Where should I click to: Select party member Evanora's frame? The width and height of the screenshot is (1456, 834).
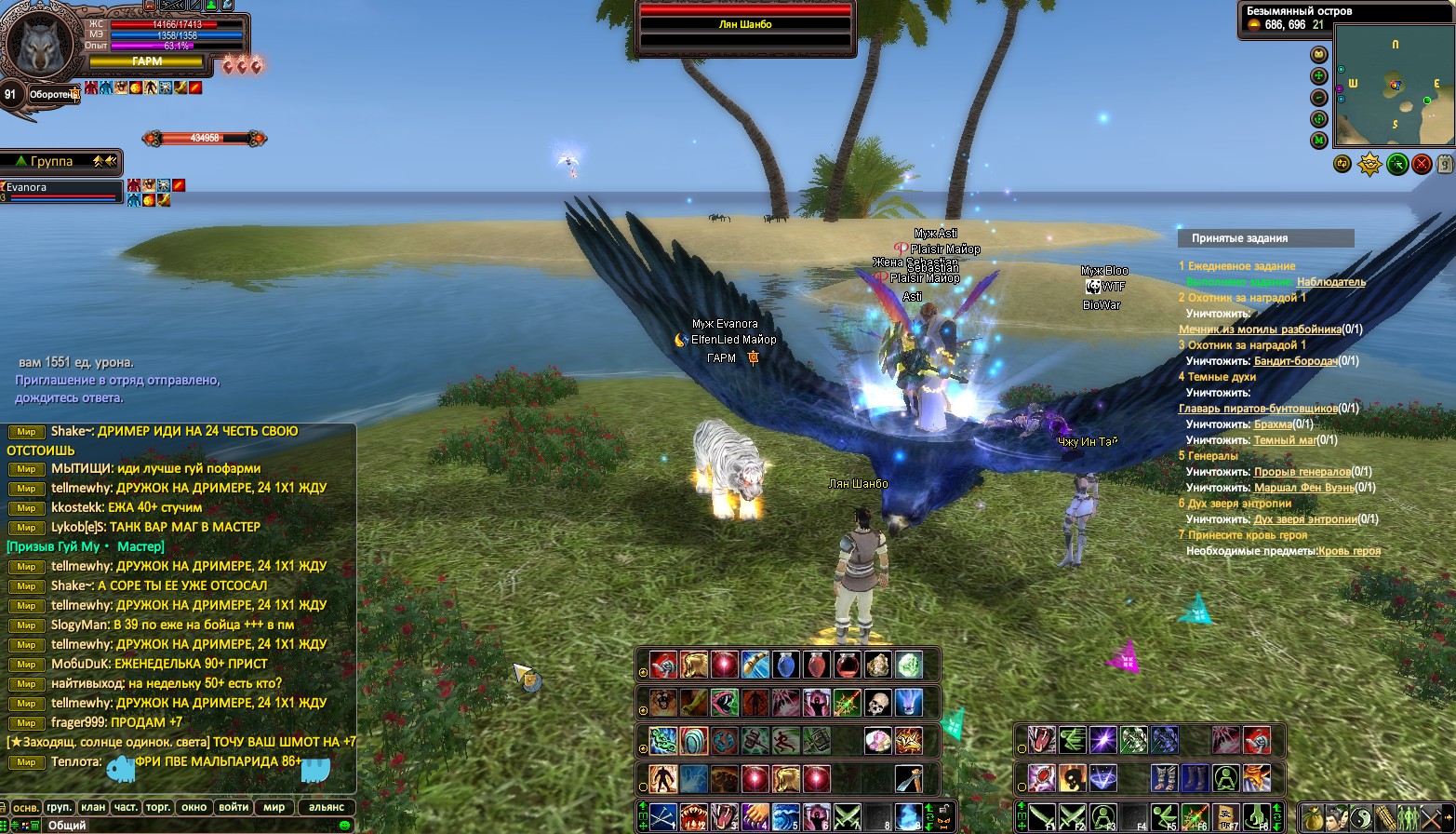click(x=61, y=190)
